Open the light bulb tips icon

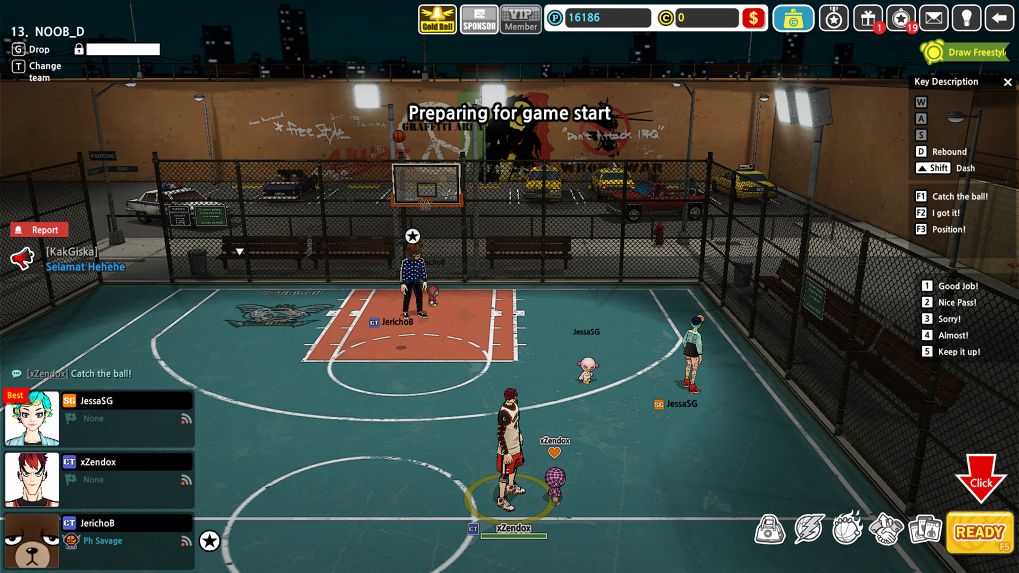[966, 18]
